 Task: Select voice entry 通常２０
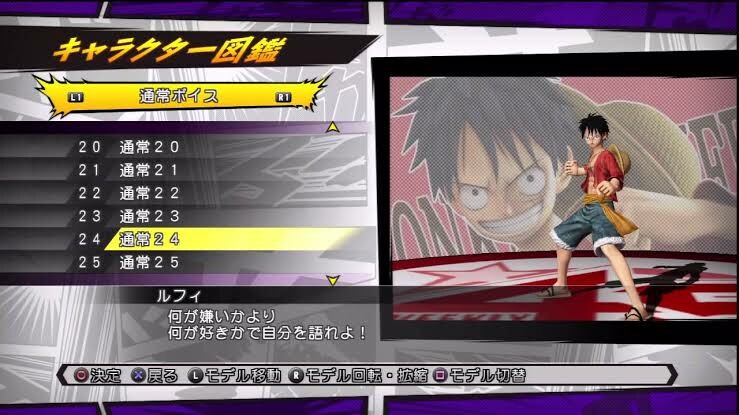click(150, 147)
